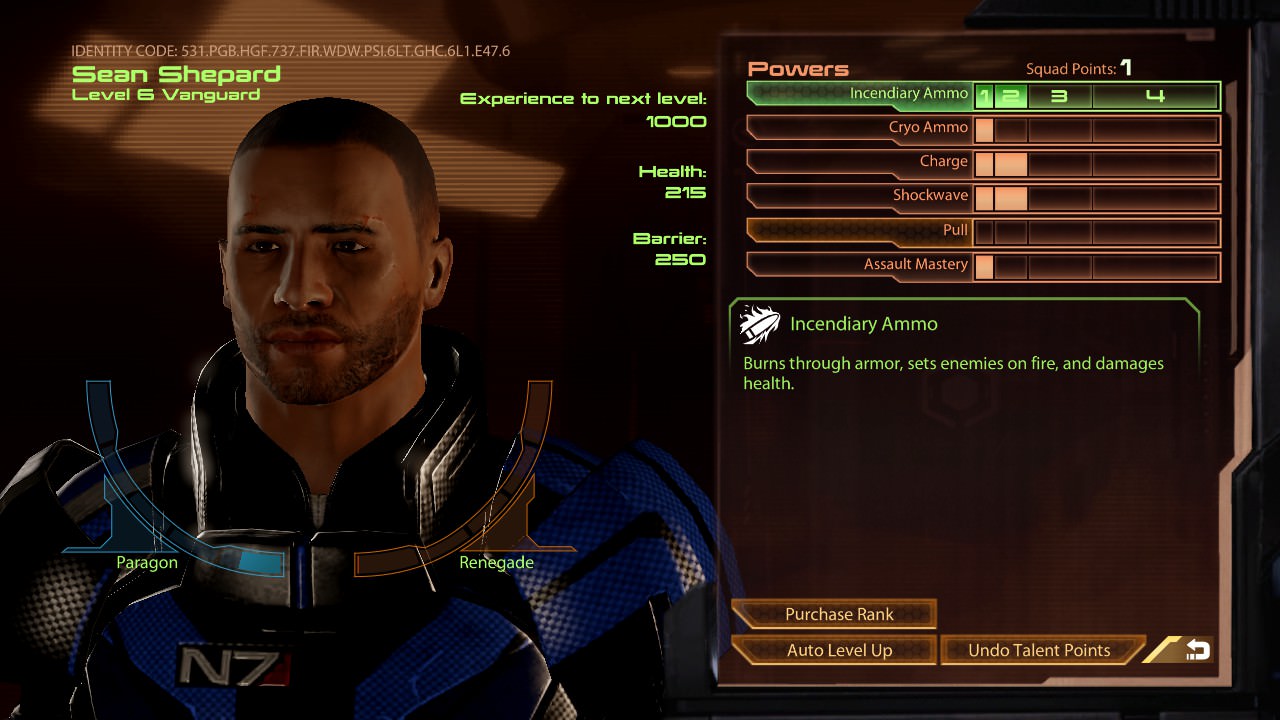Highlight the Shockwave power
Image resolution: width=1280 pixels, height=720 pixels.
coord(860,197)
